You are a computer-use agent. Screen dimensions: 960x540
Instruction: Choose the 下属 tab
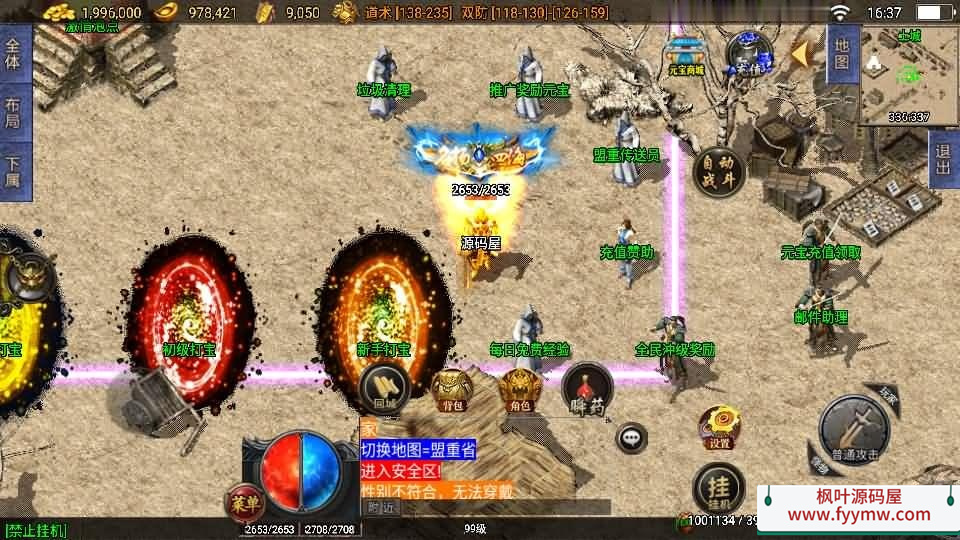pos(13,171)
